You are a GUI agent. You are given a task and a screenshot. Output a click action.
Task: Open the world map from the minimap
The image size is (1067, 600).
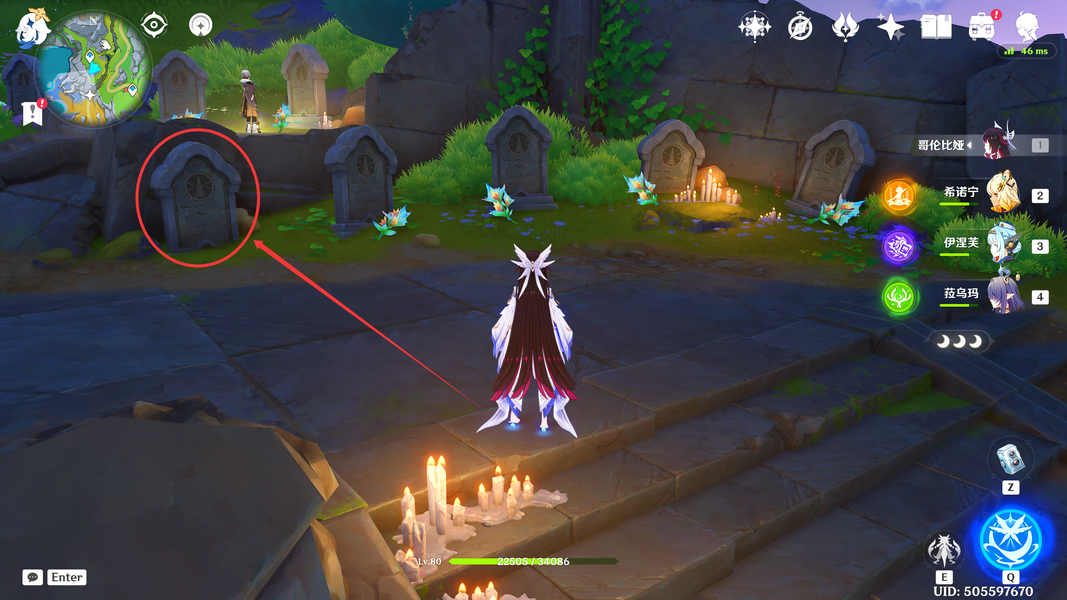click(93, 69)
